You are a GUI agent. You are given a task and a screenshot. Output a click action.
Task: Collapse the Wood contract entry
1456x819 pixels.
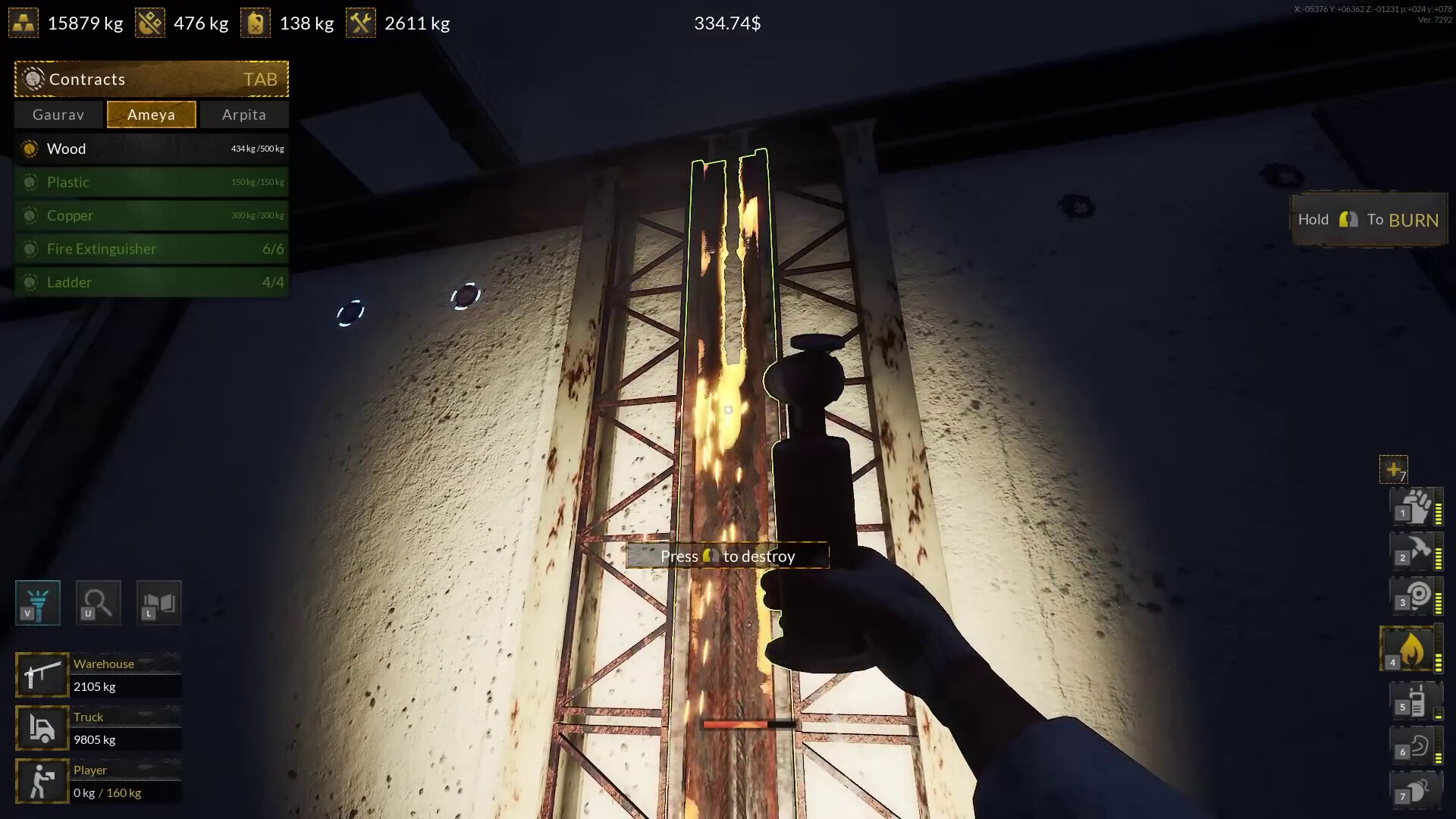151,149
